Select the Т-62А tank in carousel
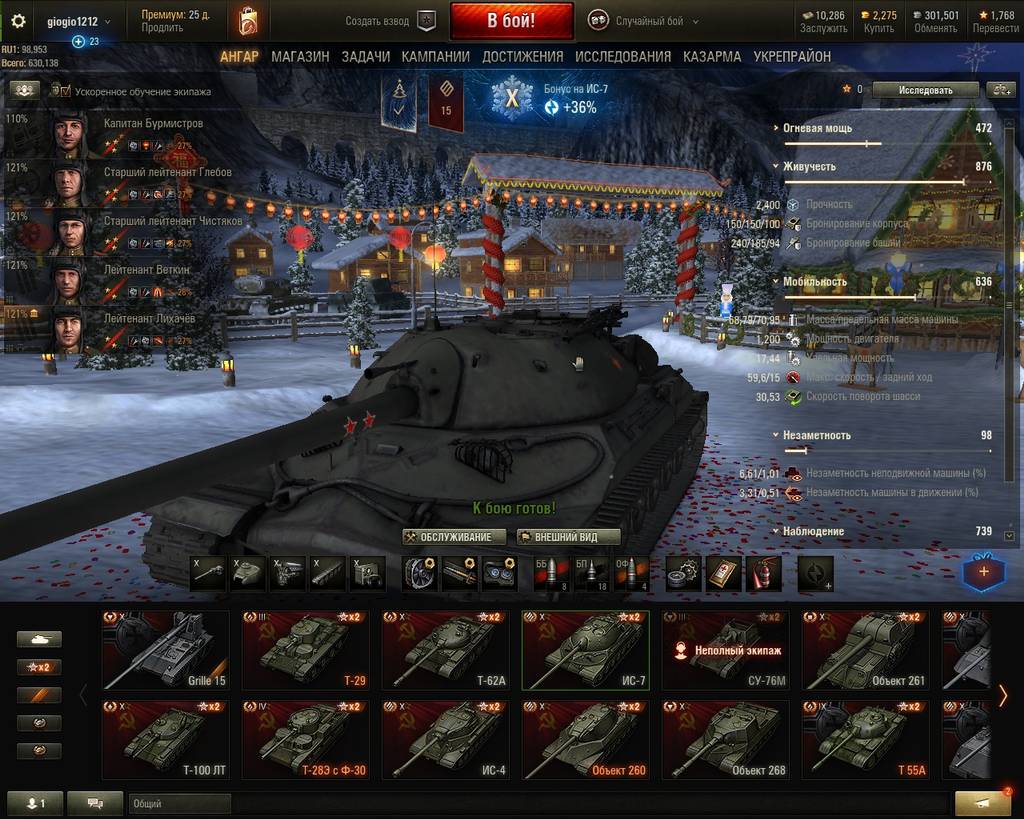 [445, 650]
